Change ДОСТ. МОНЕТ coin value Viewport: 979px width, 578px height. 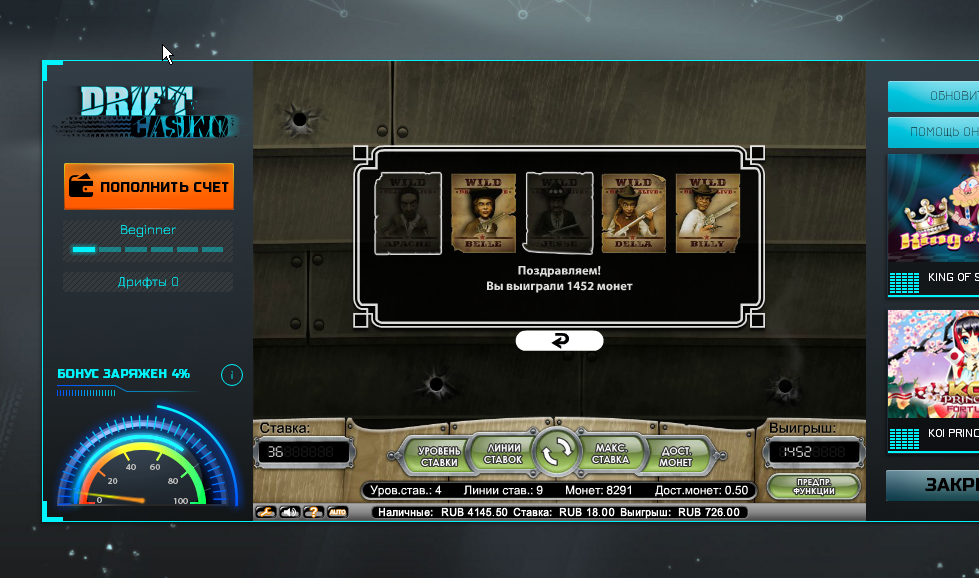[x=676, y=455]
